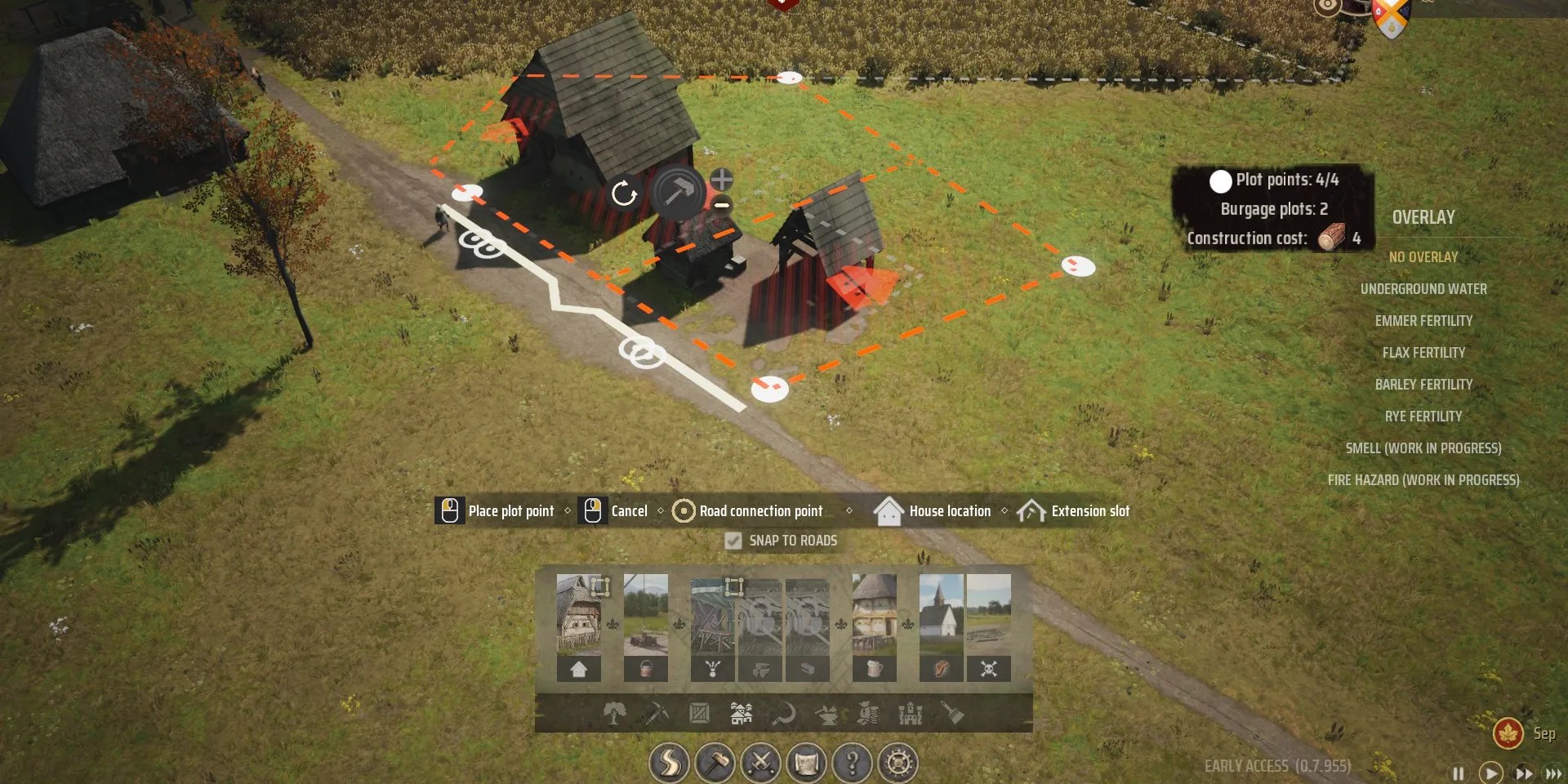Toggle the Fire Hazard overlay
This screenshot has height=784, width=1568.
click(x=1424, y=480)
